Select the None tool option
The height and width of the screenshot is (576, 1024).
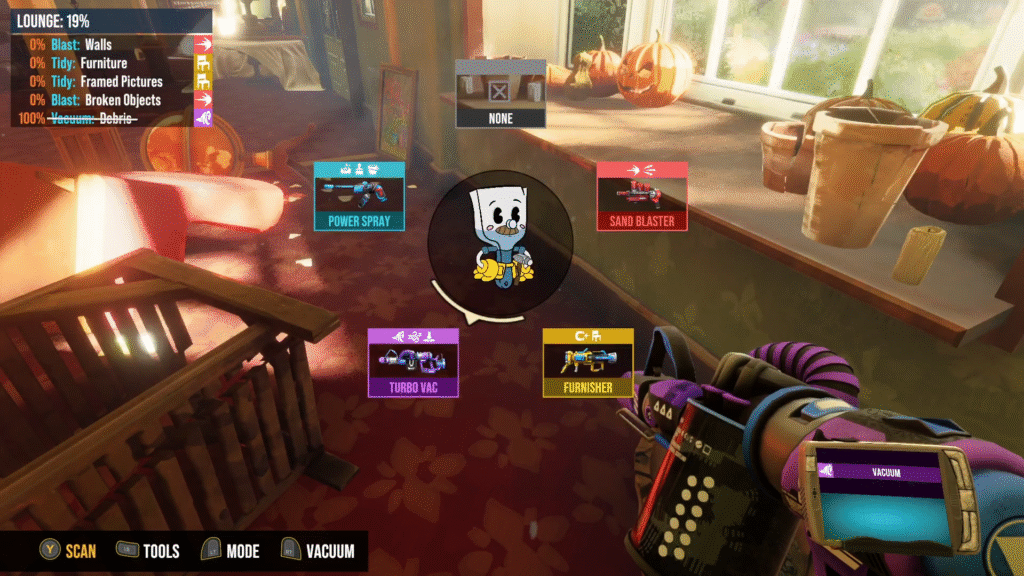coord(501,93)
